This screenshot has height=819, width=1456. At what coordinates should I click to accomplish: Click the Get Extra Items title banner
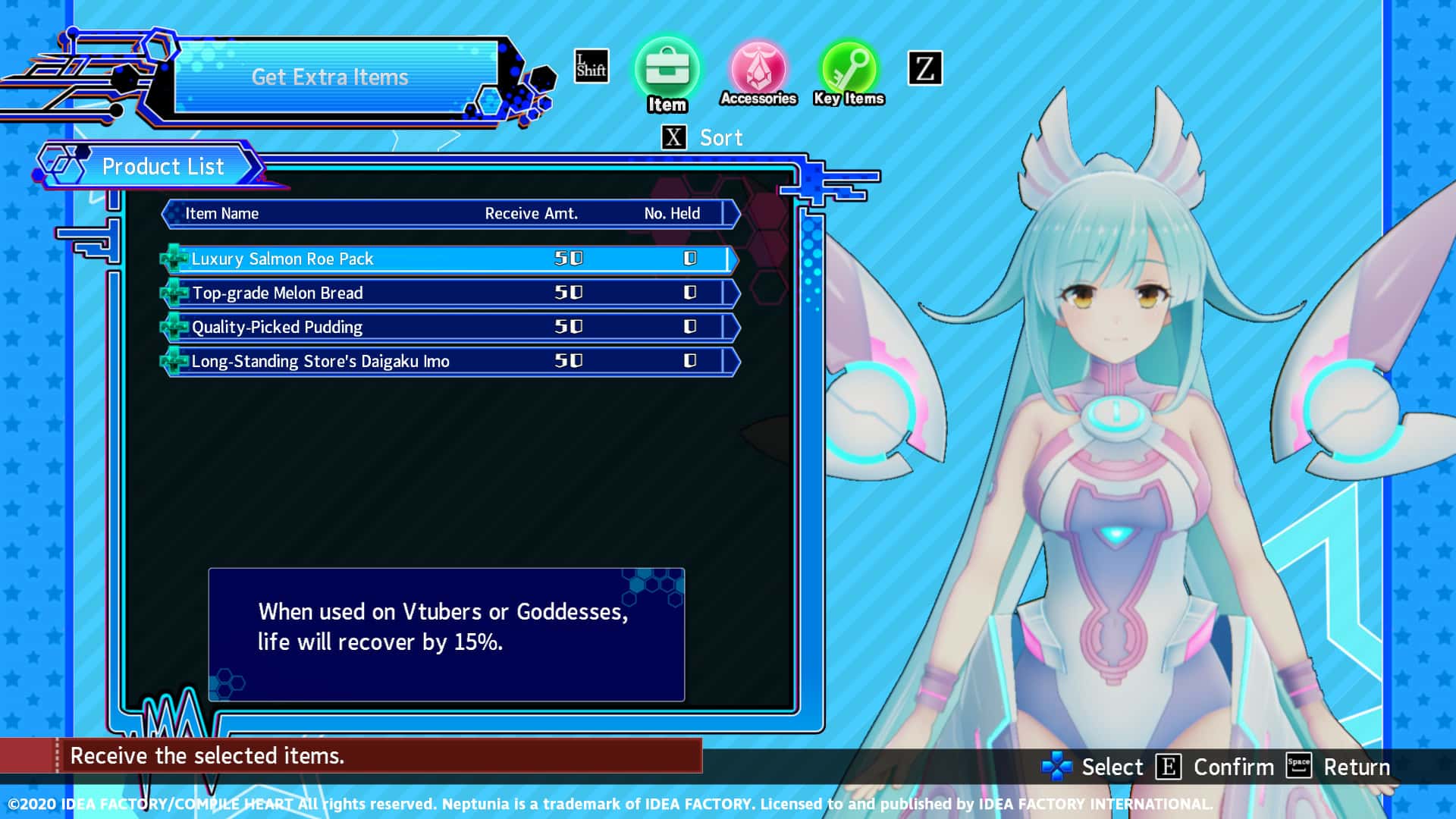[x=330, y=77]
